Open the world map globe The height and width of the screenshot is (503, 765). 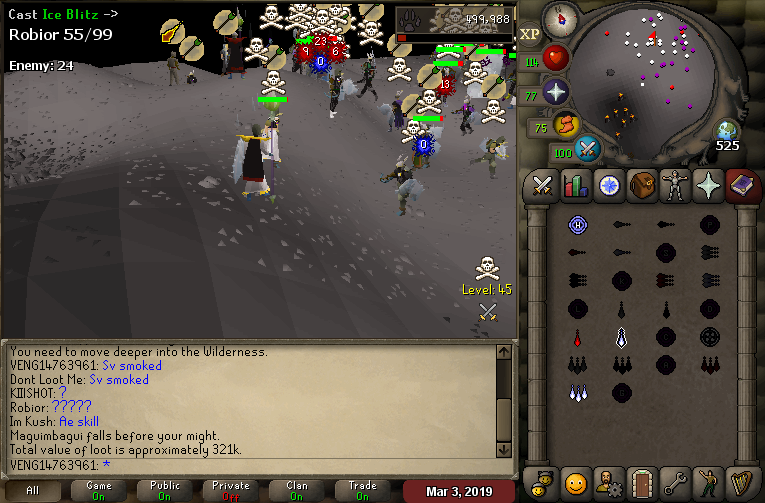(x=726, y=131)
